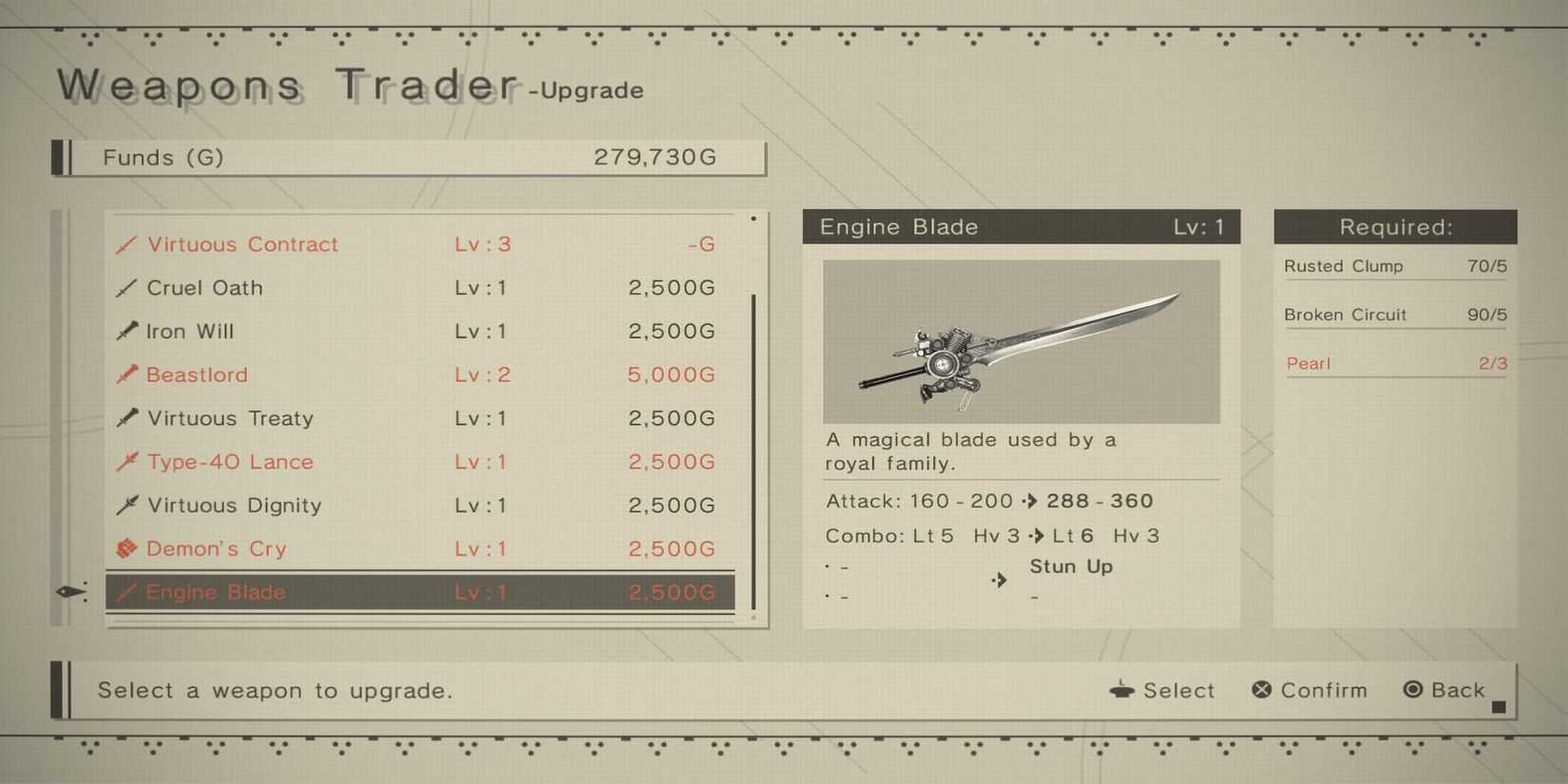Click the Beastlord weapon icon
The image size is (1568, 784).
(x=128, y=374)
